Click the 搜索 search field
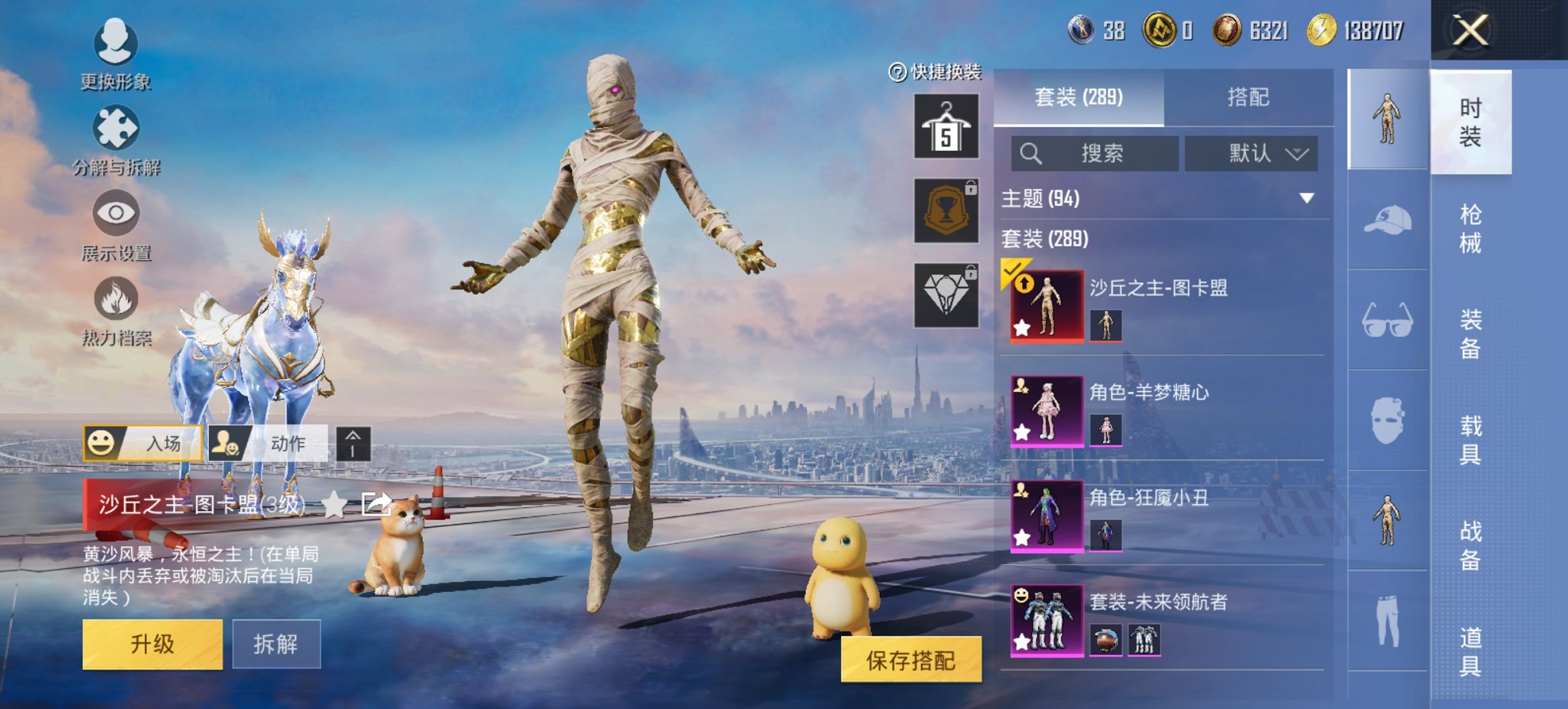1568x709 pixels. point(1093,154)
